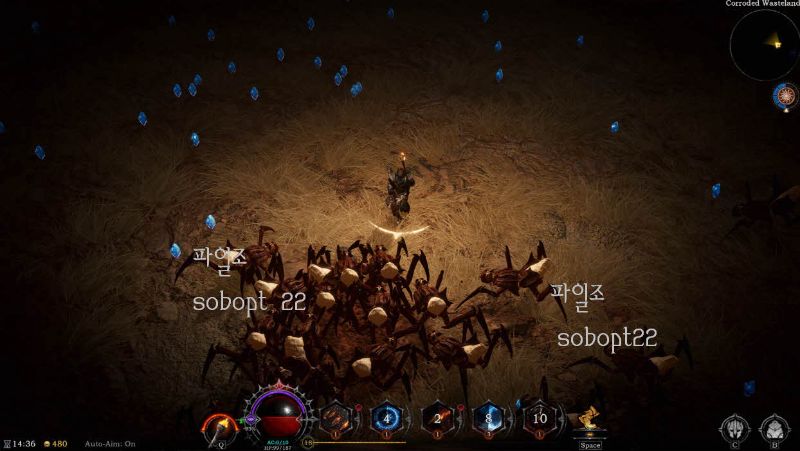
Task: Open the backpack inventory icon
Action: coord(773,429)
